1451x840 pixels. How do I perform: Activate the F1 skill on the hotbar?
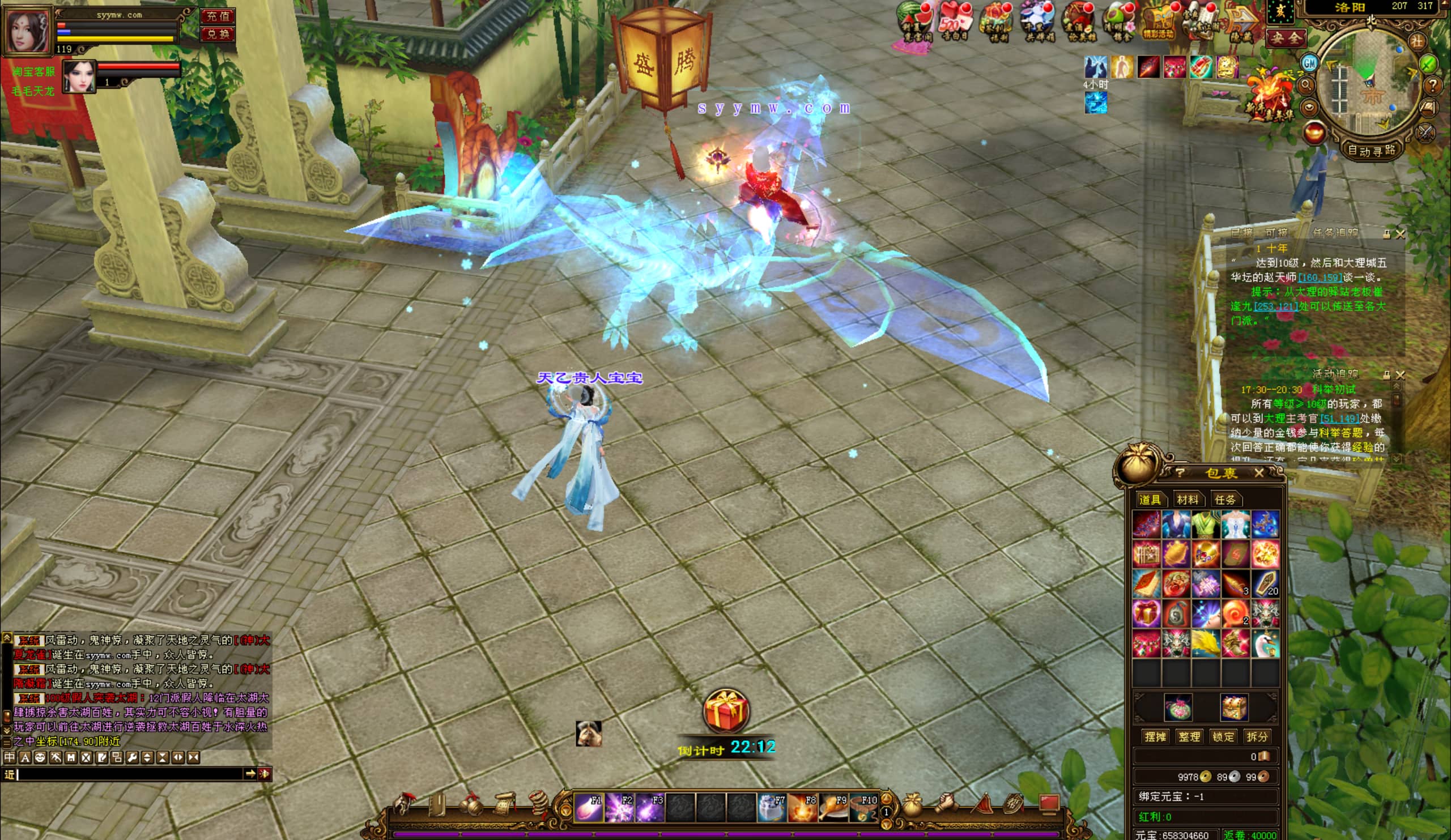589,807
